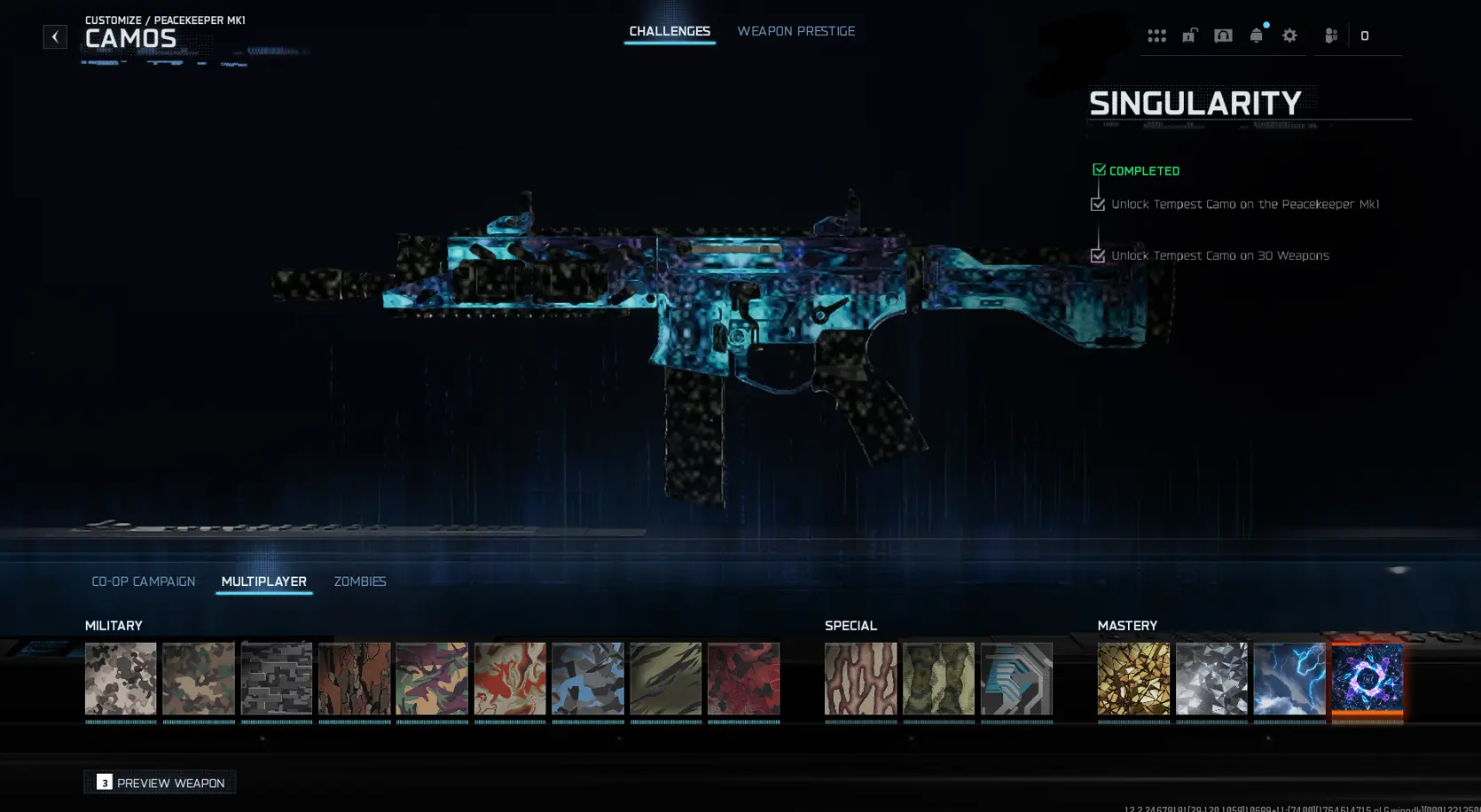1481x812 pixels.
Task: Open the grid dots main menu icon
Action: point(1157,35)
